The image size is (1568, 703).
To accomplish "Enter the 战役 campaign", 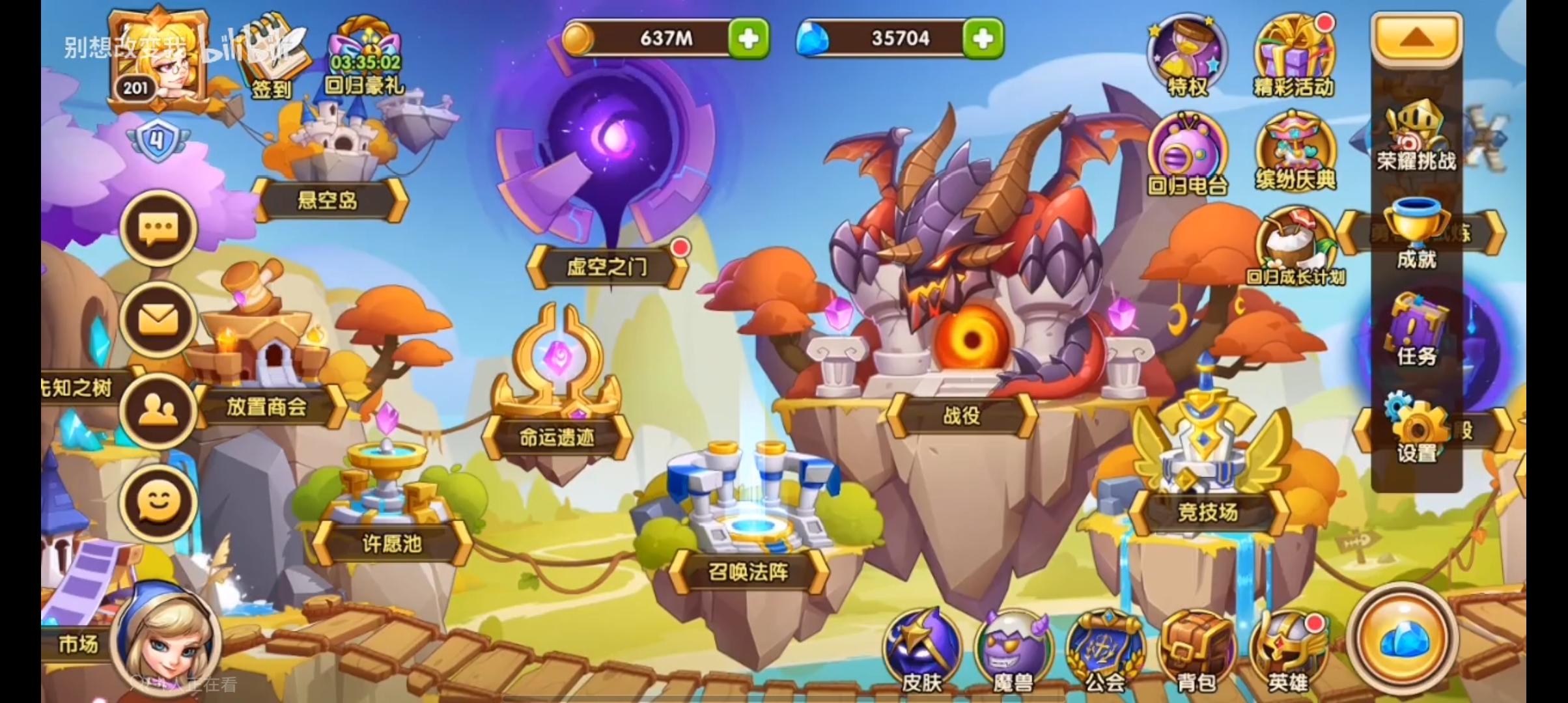I will pos(964,417).
